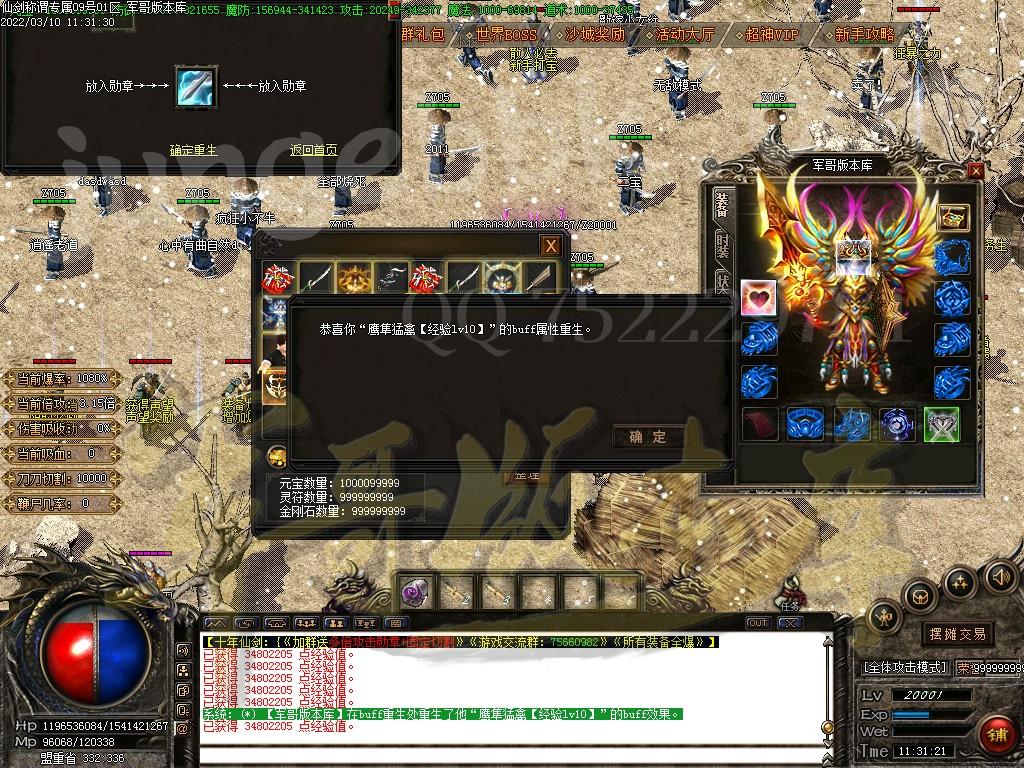Click 确定重生 to confirm rebirth
1024x768 pixels.
tap(193, 150)
